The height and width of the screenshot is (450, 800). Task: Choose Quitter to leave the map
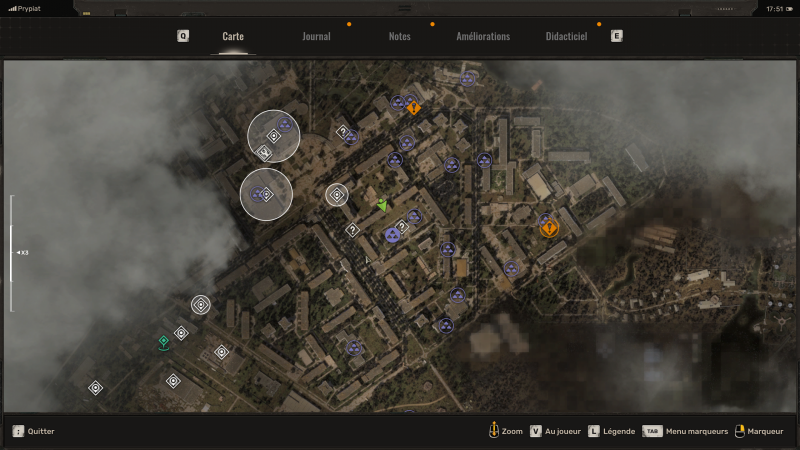pyautogui.click(x=34, y=431)
